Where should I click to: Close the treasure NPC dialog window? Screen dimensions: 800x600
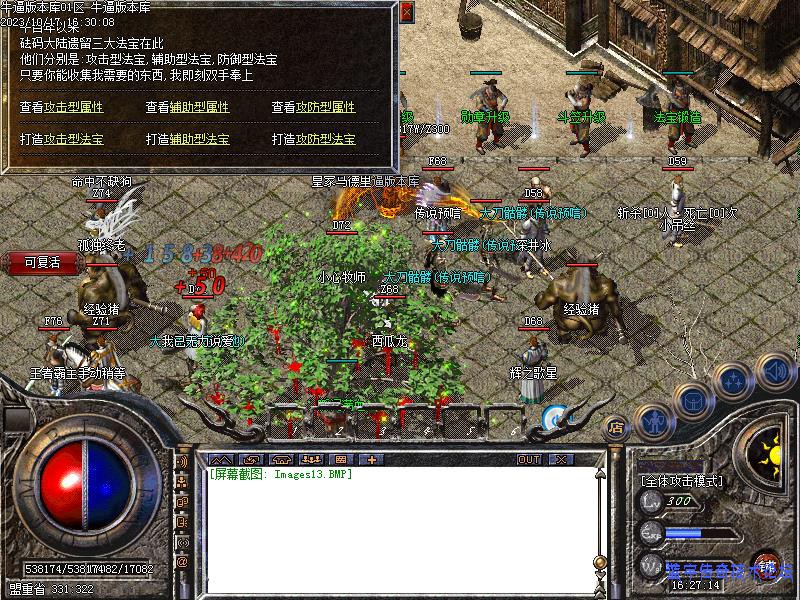pos(406,13)
